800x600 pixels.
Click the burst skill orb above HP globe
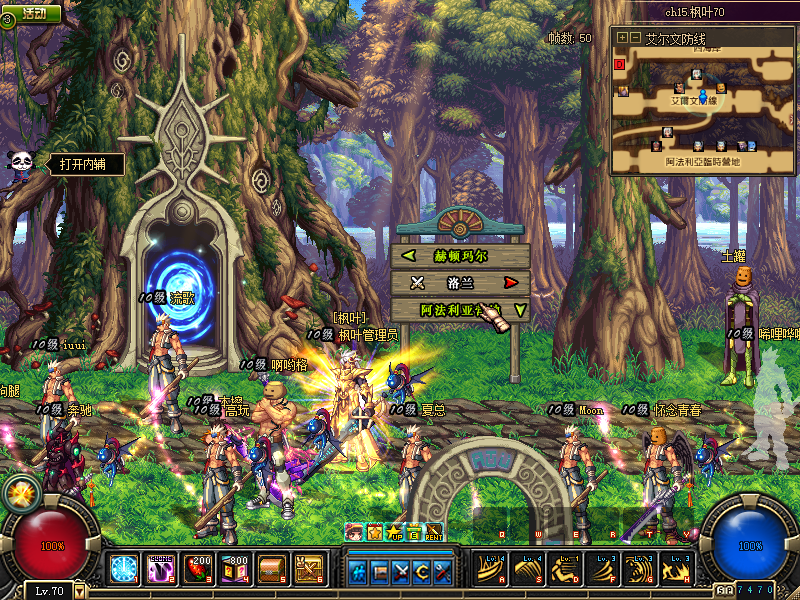[19, 492]
